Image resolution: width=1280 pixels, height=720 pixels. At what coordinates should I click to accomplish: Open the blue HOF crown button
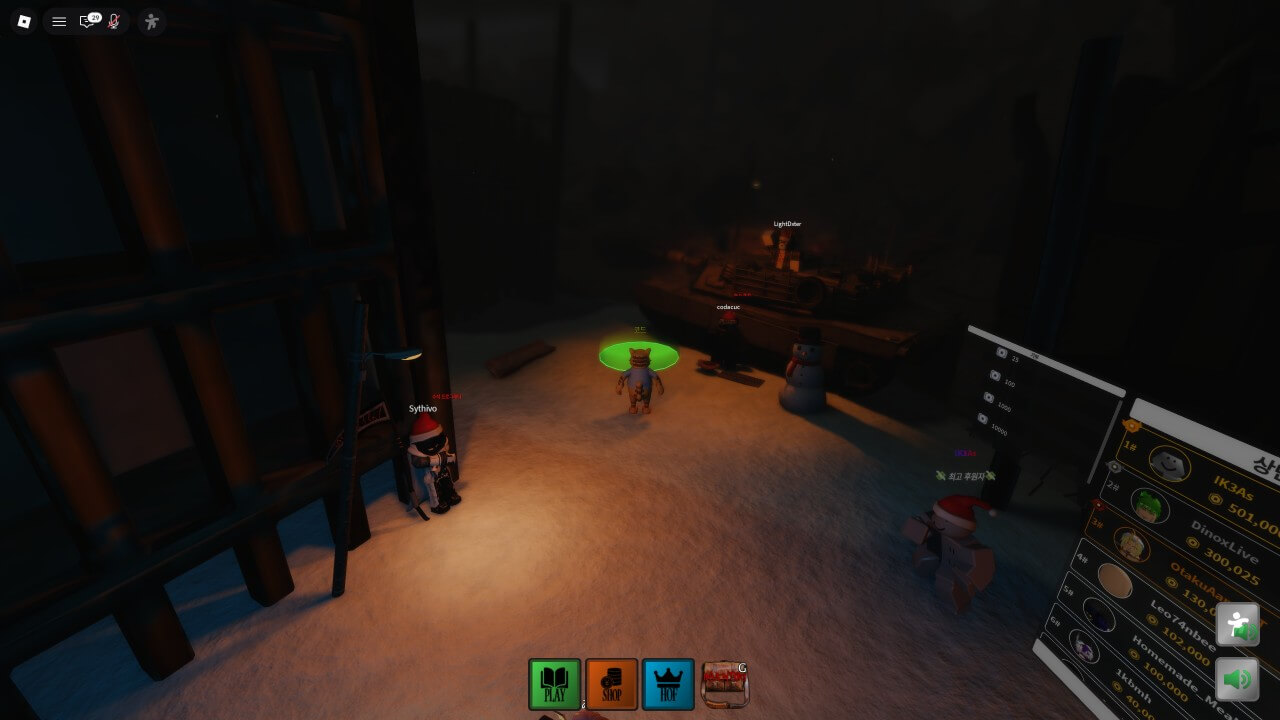pos(668,685)
